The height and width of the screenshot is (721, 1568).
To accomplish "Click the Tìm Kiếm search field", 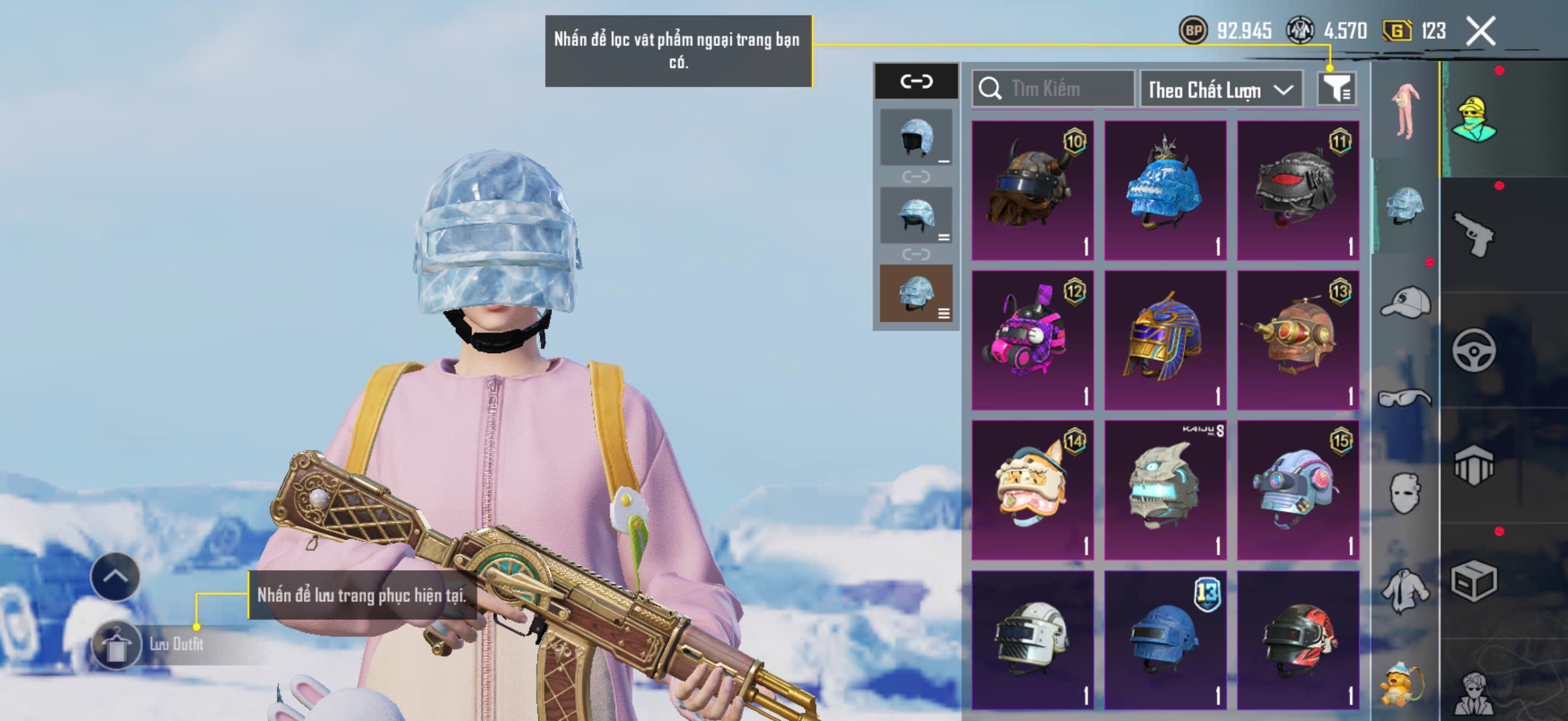I will point(1053,89).
